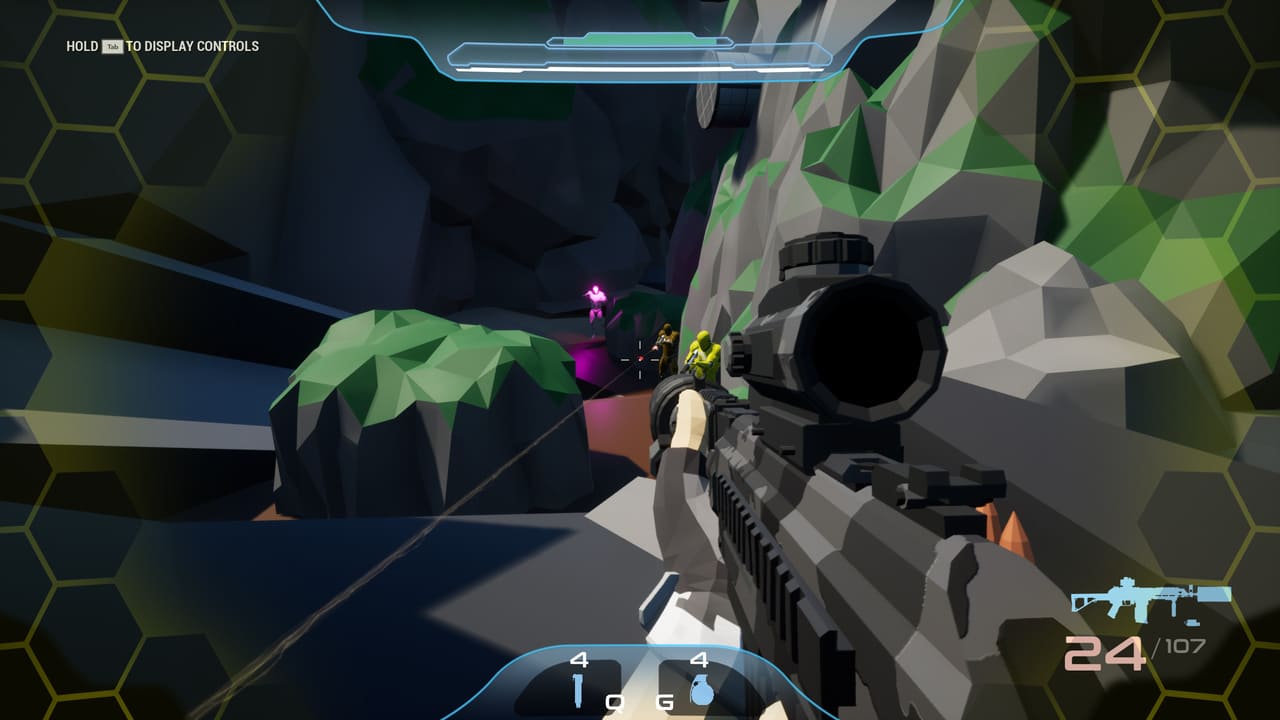
Task: Click the HOLD TO DISPLAY CONTROLS text
Action: pos(160,46)
